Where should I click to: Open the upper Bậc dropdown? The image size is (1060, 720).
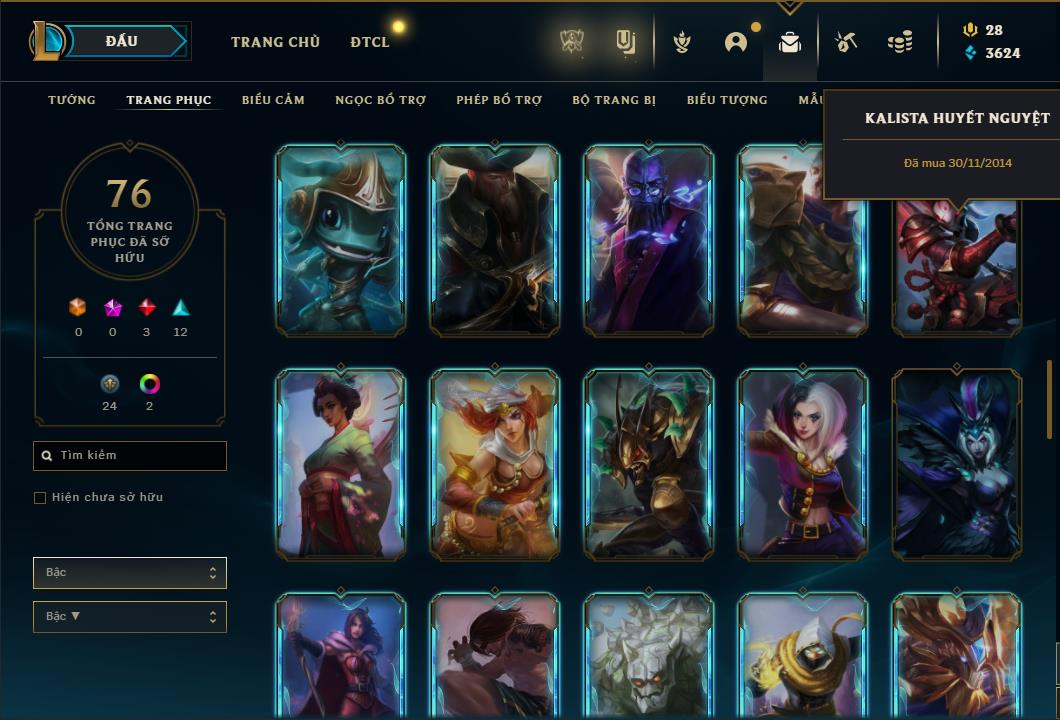point(130,573)
